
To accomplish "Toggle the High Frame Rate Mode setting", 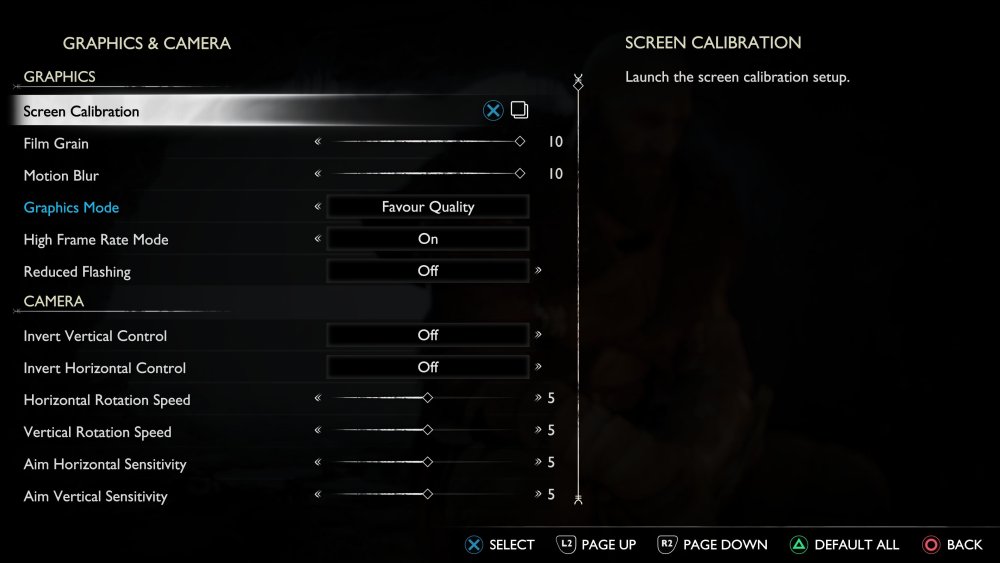I will (428, 239).
